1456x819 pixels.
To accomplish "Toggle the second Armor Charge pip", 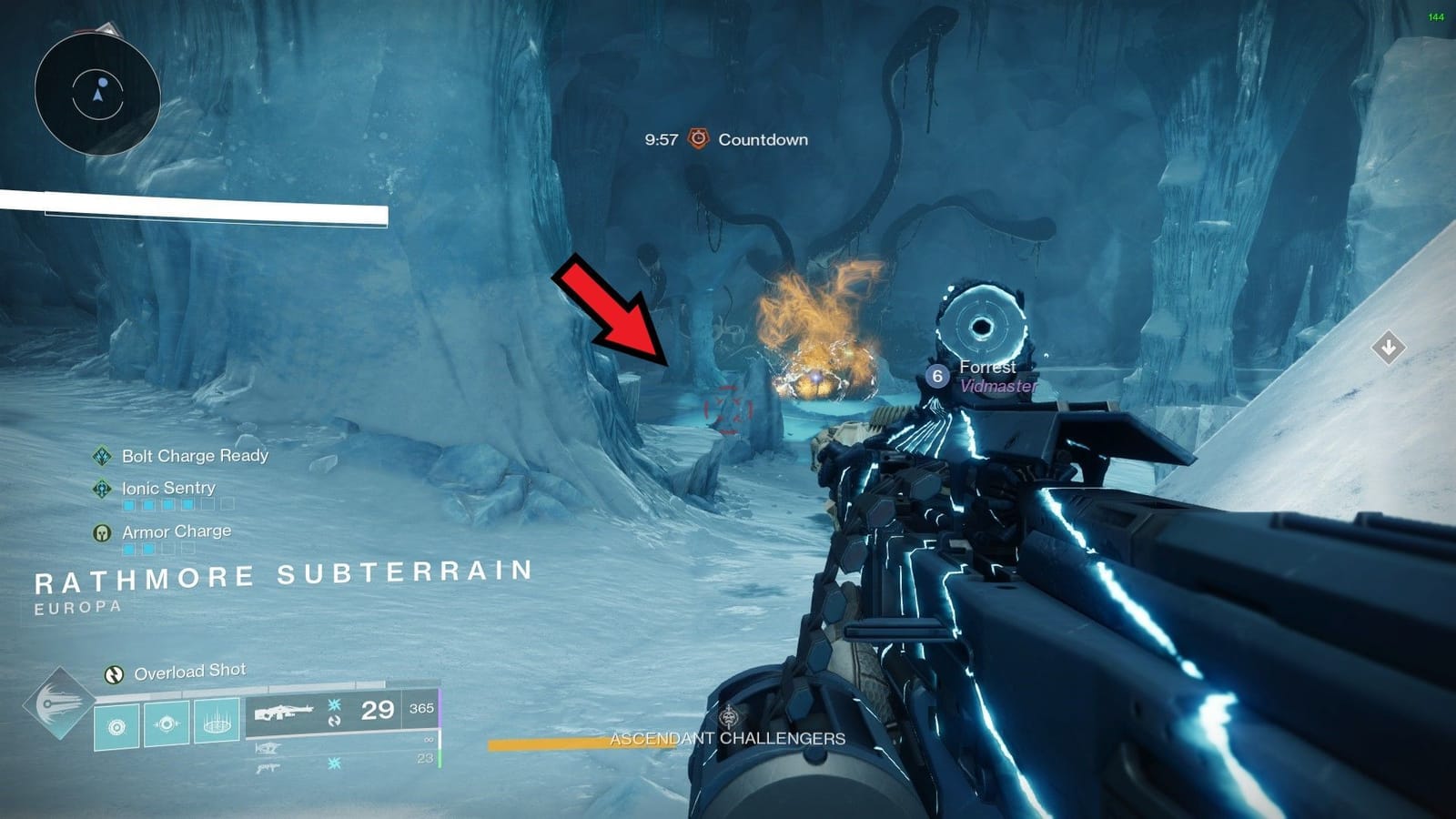I will pyautogui.click(x=148, y=549).
